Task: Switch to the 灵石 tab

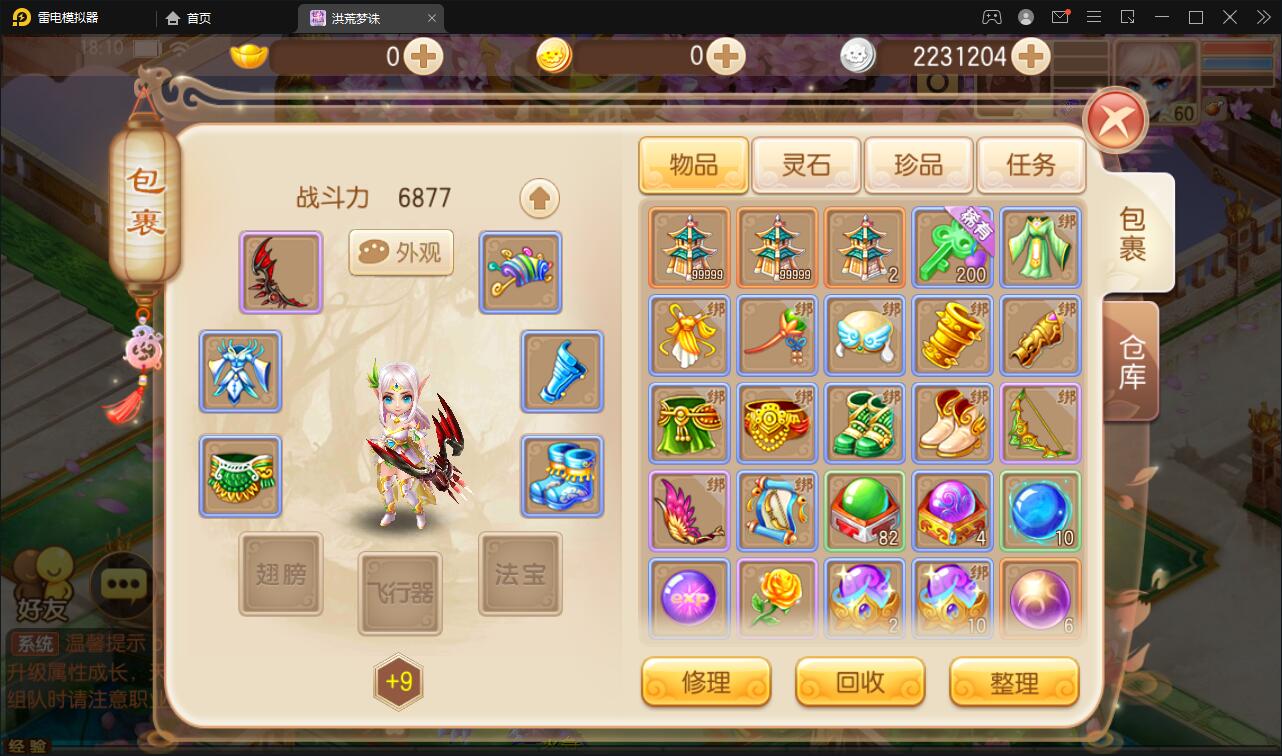Action: pos(806,166)
